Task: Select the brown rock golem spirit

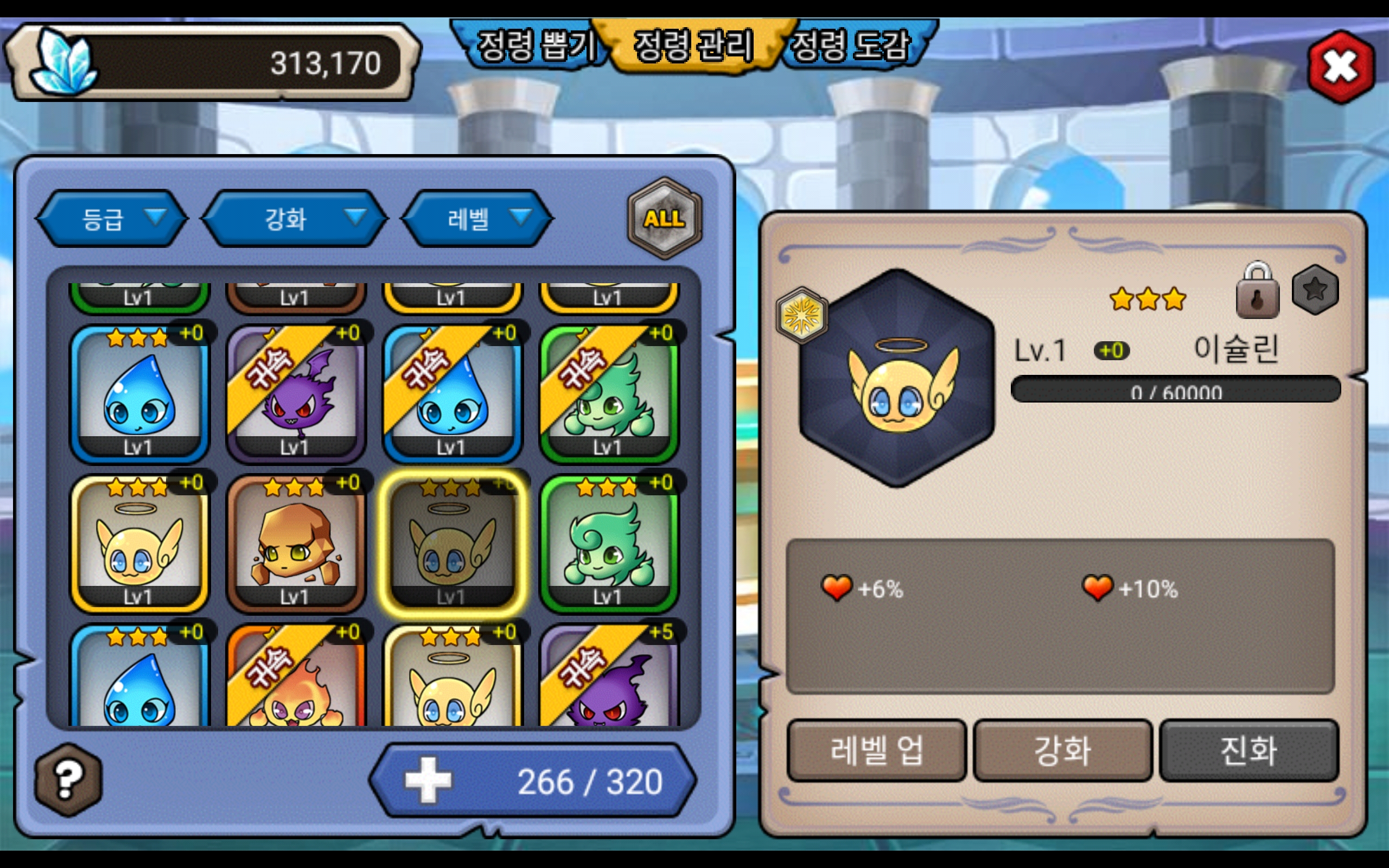Action: (295, 544)
